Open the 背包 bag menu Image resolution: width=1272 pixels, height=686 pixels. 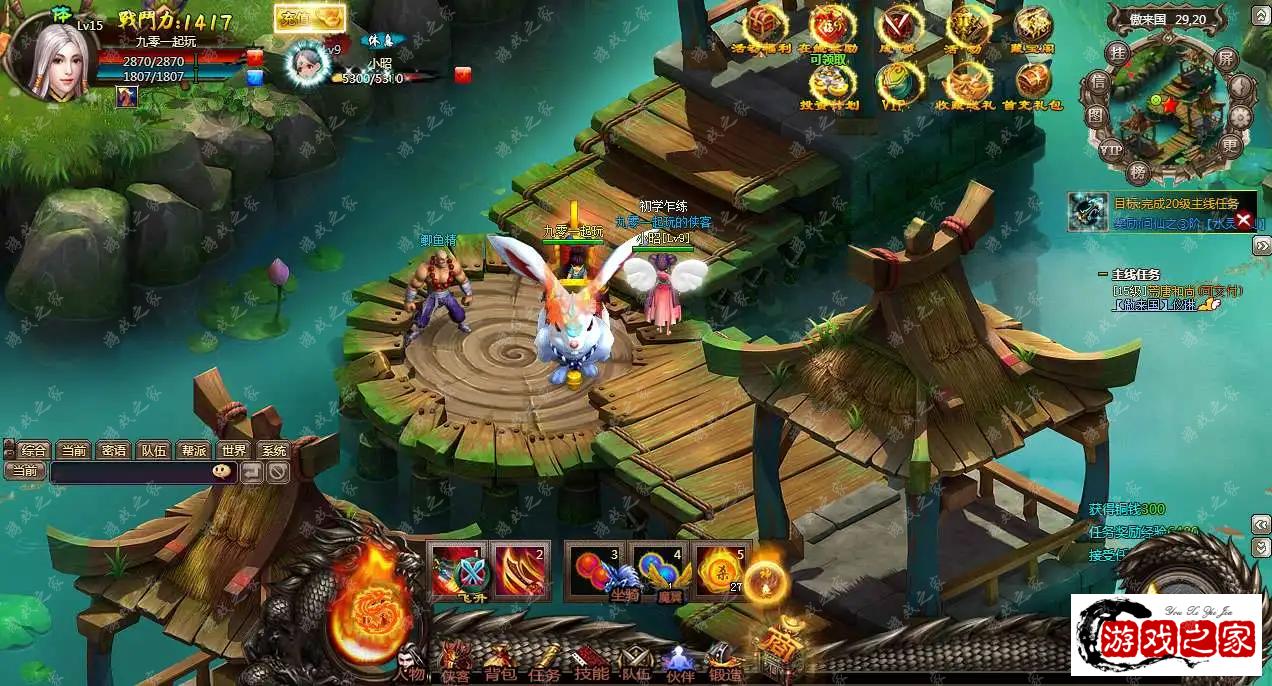(x=498, y=662)
